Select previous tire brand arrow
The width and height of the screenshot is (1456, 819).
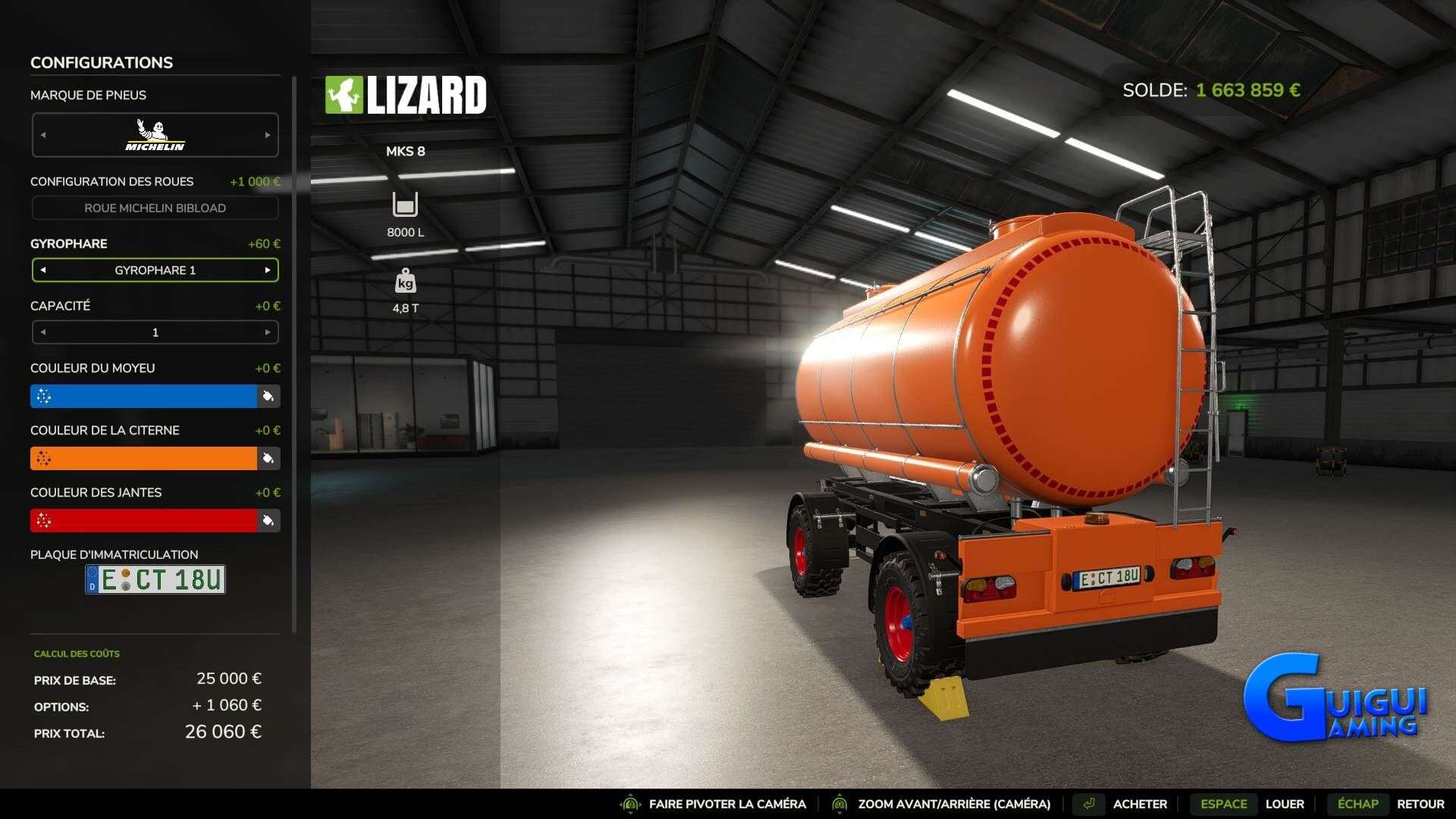(43, 135)
